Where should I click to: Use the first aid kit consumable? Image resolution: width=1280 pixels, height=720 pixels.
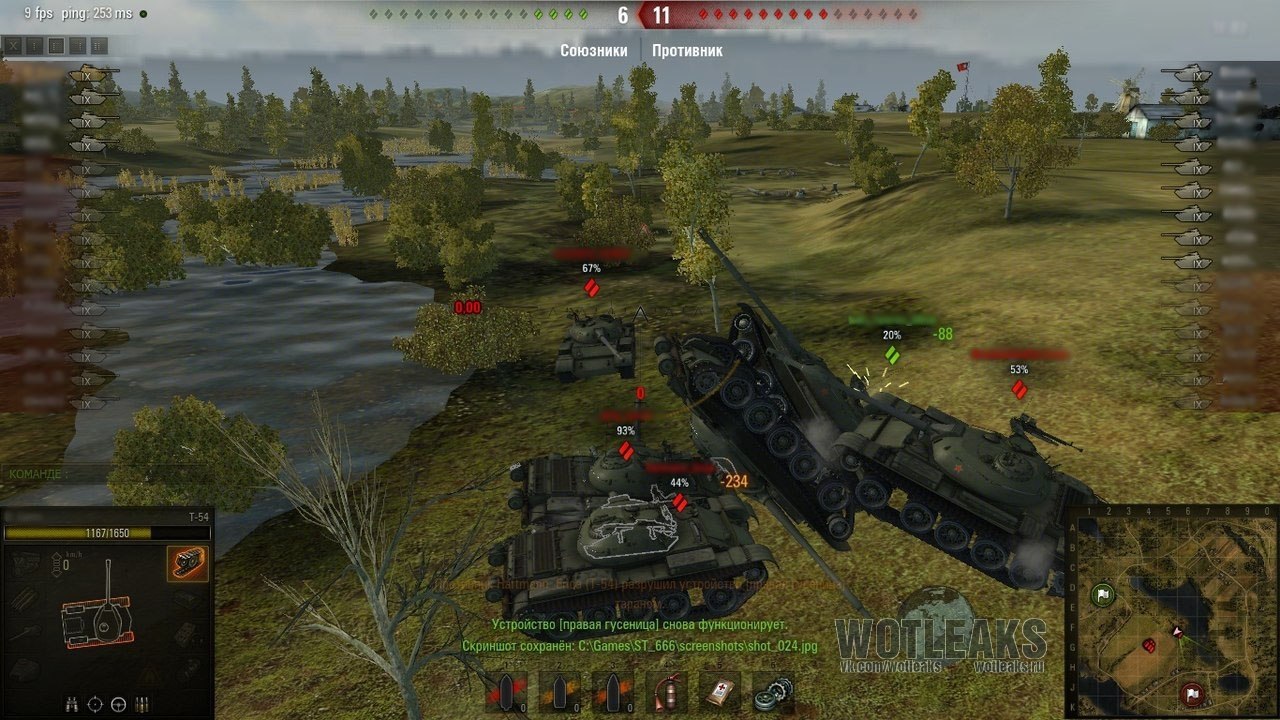tap(718, 691)
